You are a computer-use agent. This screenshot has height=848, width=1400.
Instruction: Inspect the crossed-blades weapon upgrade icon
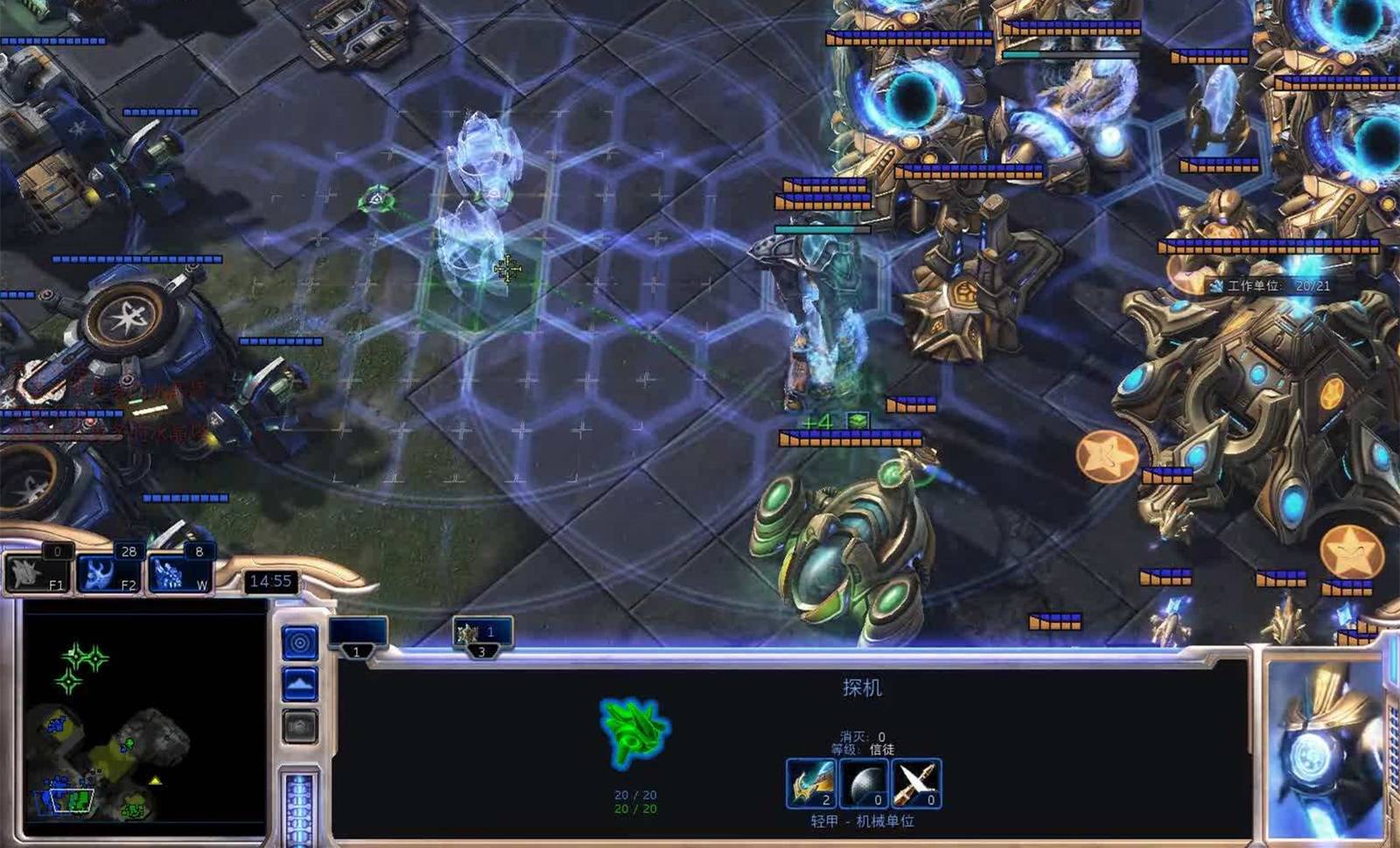click(915, 782)
